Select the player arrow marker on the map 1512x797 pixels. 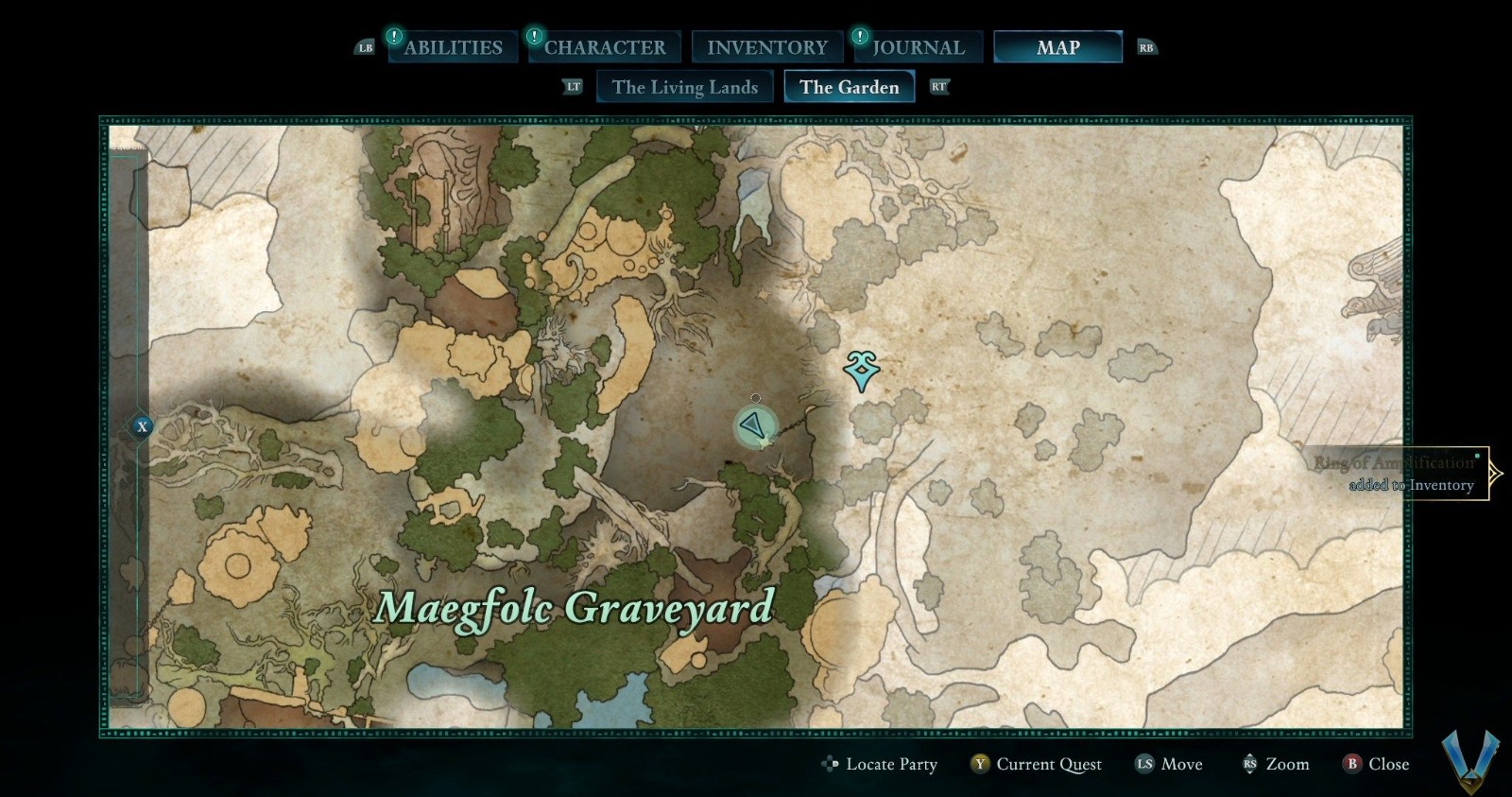pos(756,426)
